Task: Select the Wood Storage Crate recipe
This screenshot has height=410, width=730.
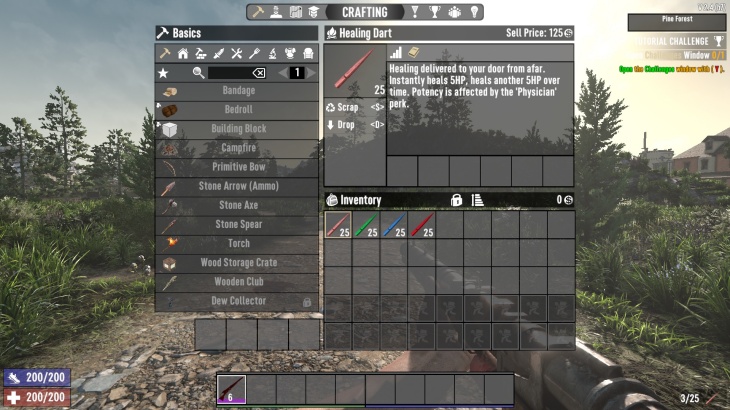Action: click(238, 263)
